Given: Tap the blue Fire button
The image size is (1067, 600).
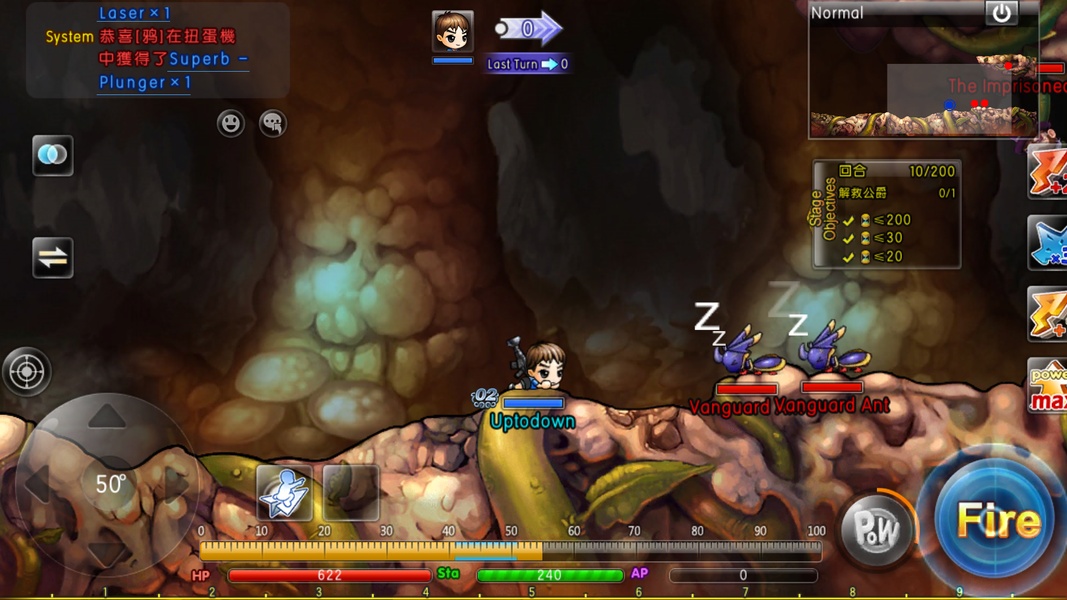Looking at the screenshot, I should click(996, 520).
